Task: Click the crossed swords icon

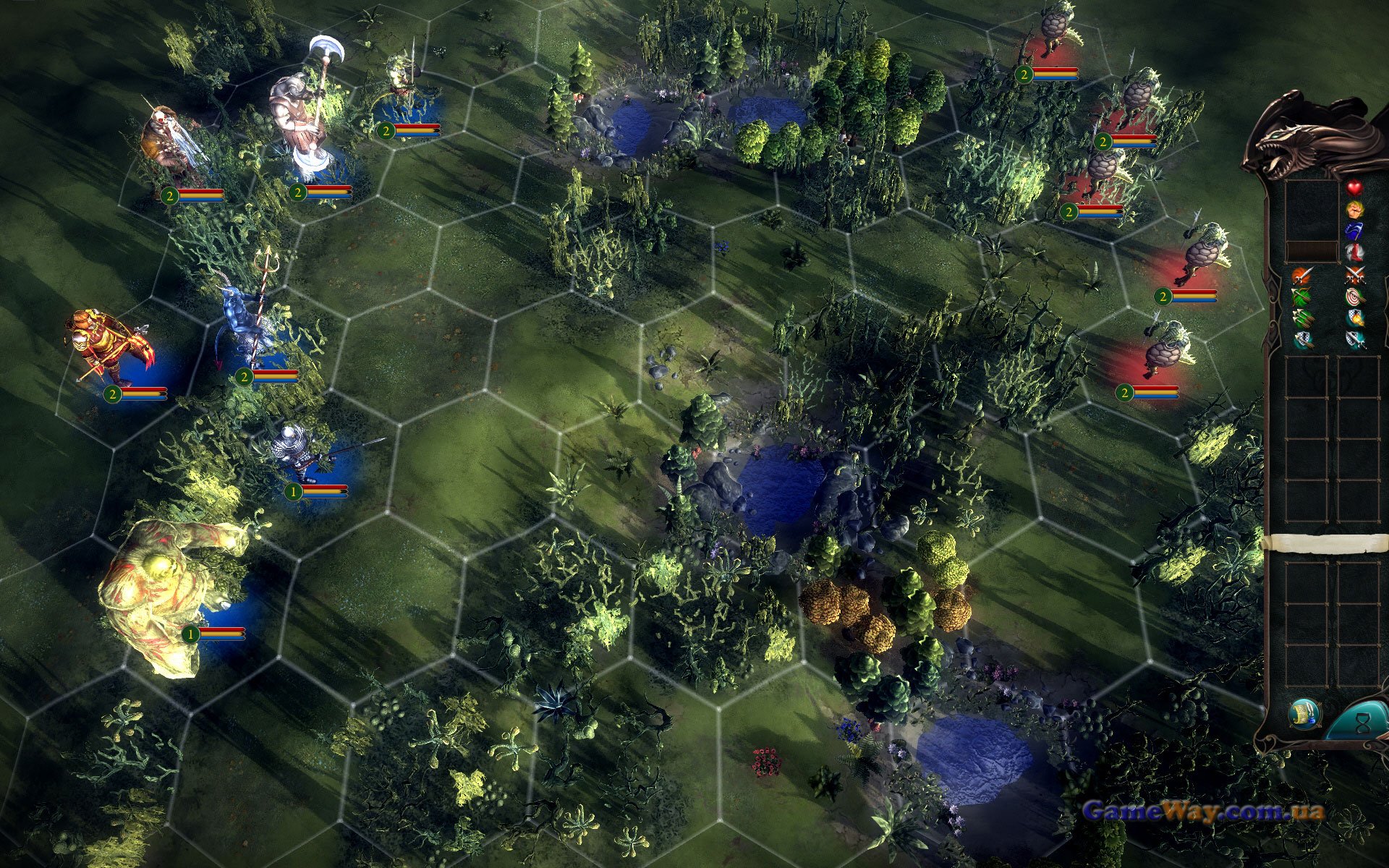Action: (1354, 275)
